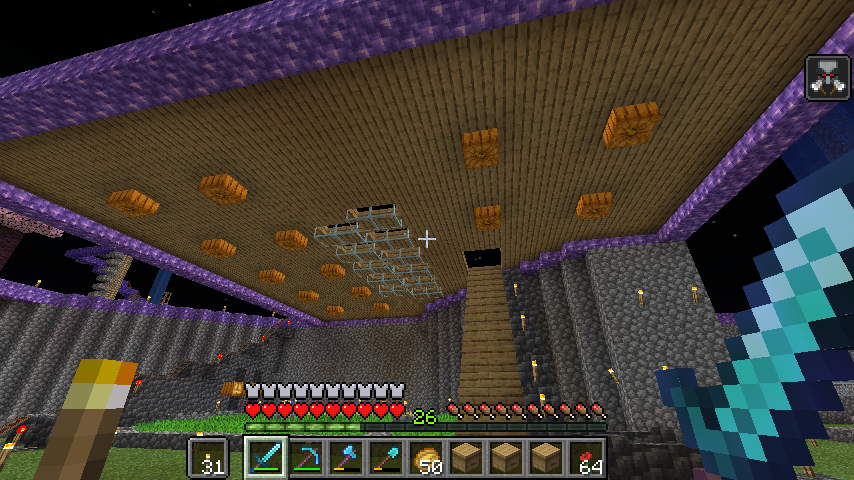Click the Bad Omen status effect icon
Screen dimensions: 854x480
click(x=827, y=78)
